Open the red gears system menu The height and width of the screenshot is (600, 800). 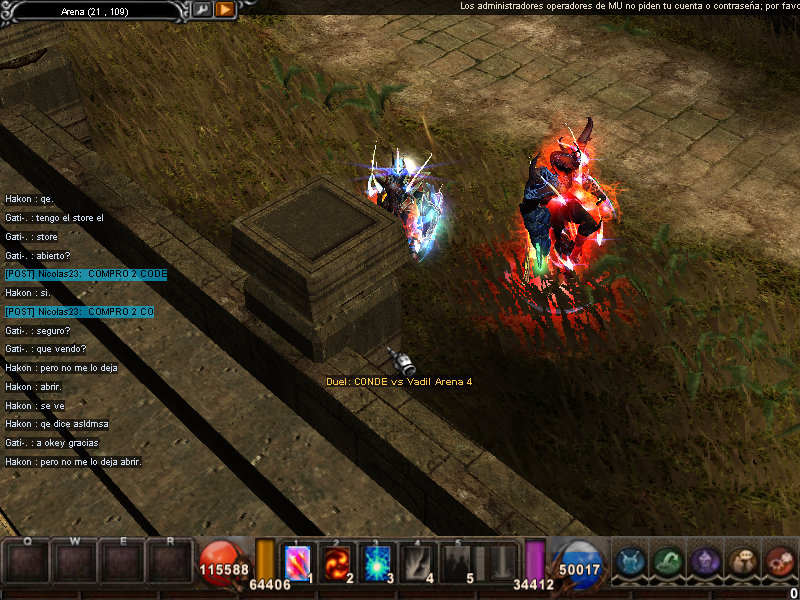coord(780,562)
